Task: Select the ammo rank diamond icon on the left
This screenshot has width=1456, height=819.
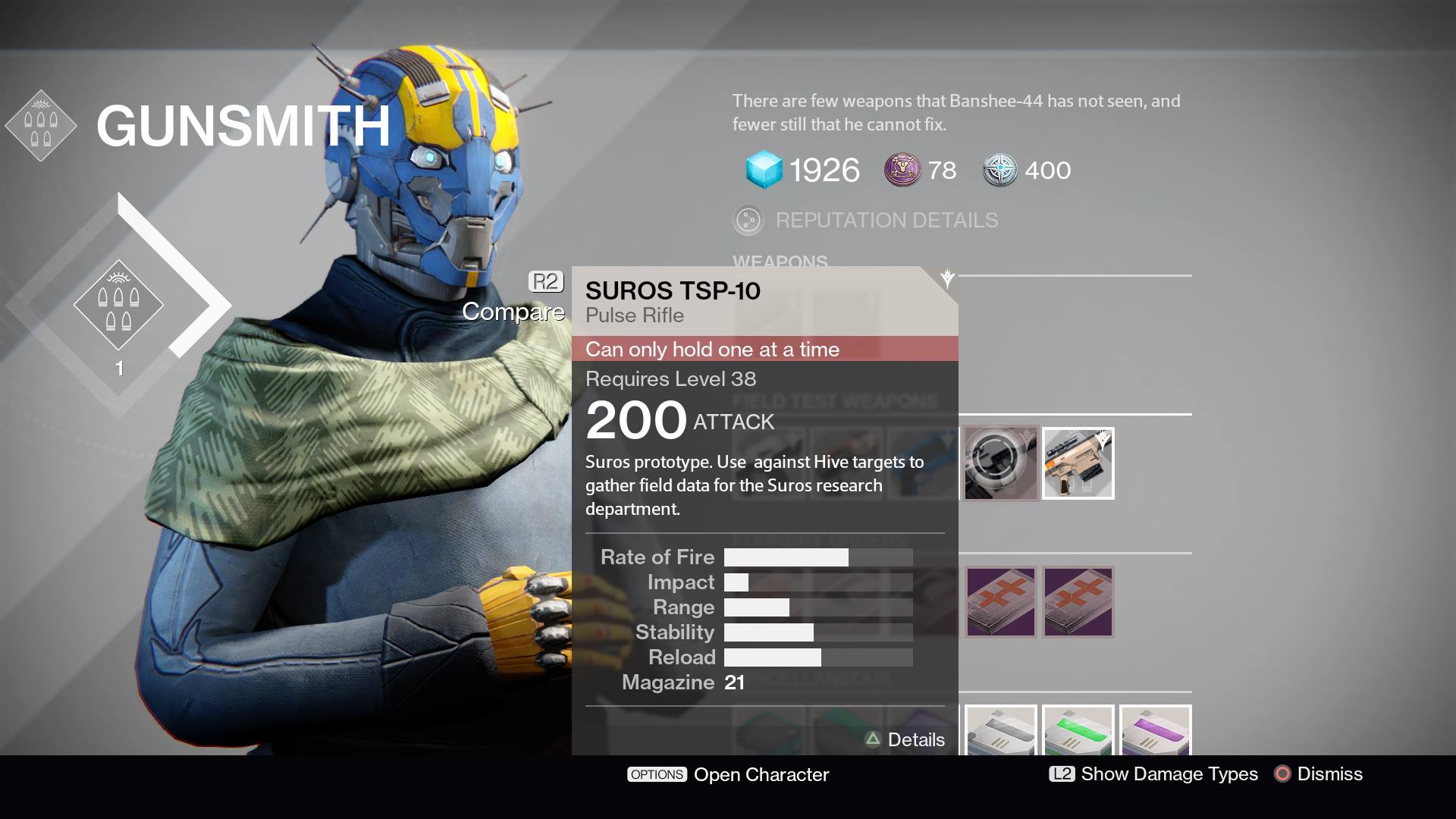Action: (x=121, y=306)
